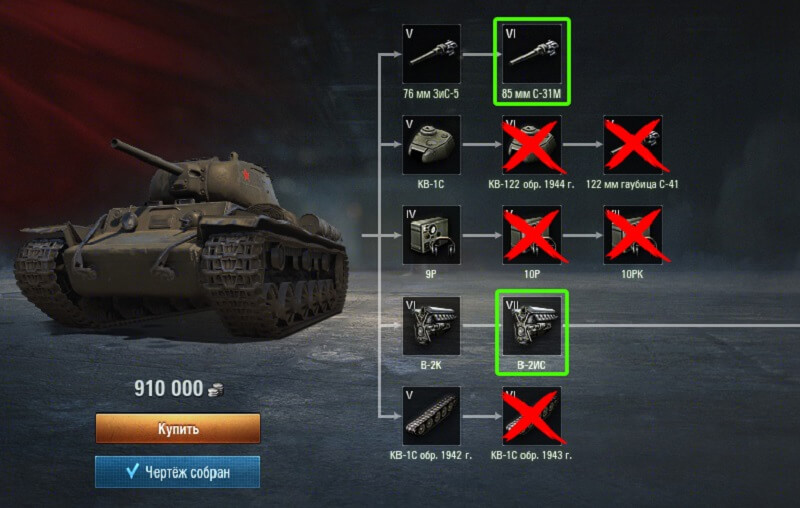
Task: Select the КВ-1С обр. 1942 г. tracks
Action: pyautogui.click(x=431, y=416)
